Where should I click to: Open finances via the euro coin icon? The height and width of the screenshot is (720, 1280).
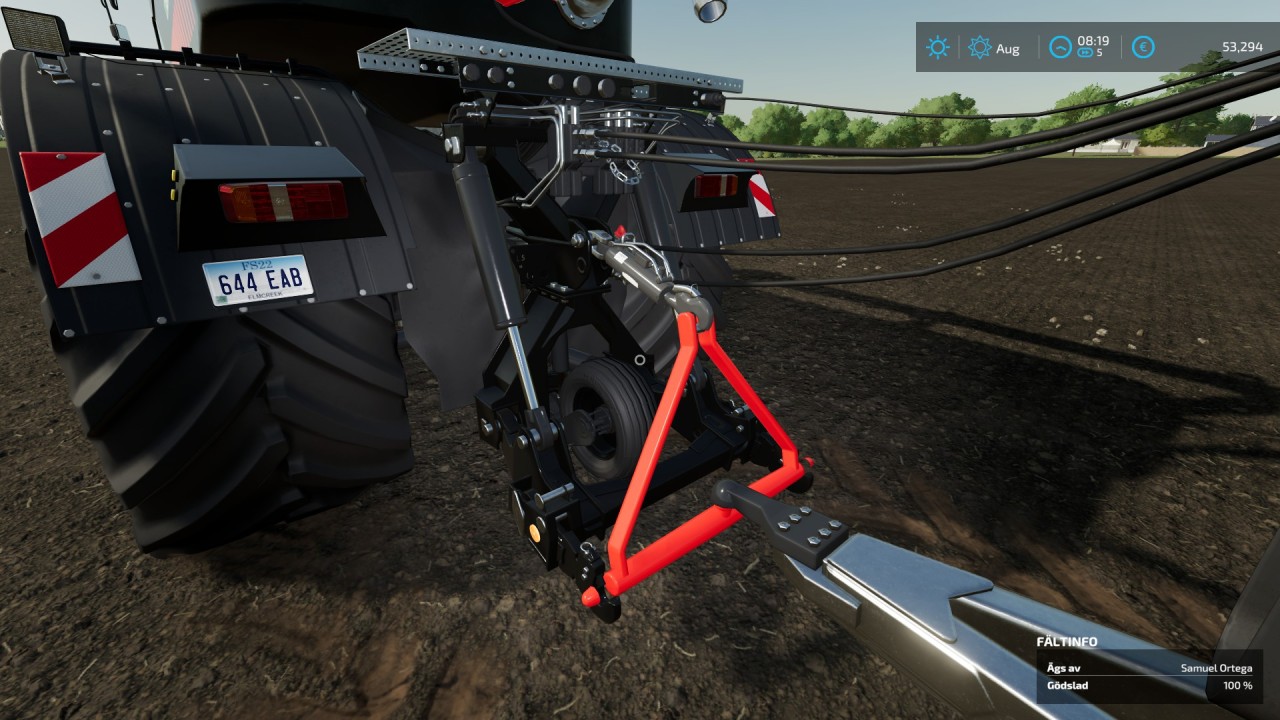[1142, 47]
